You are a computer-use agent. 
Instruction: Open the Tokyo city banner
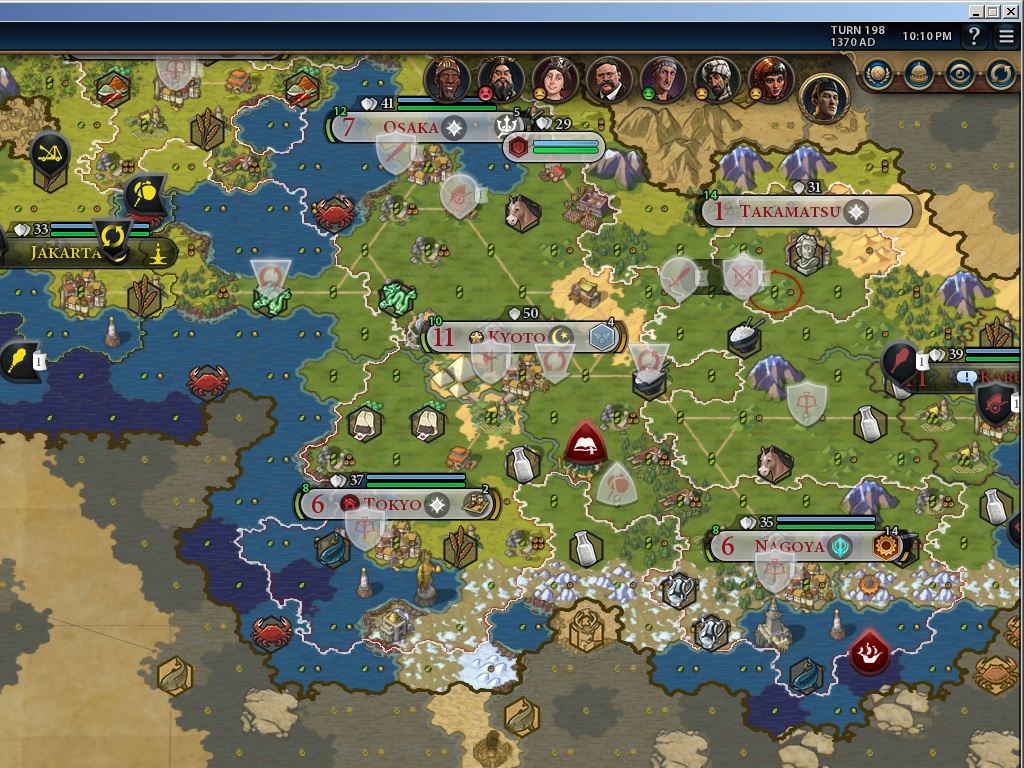tap(392, 504)
